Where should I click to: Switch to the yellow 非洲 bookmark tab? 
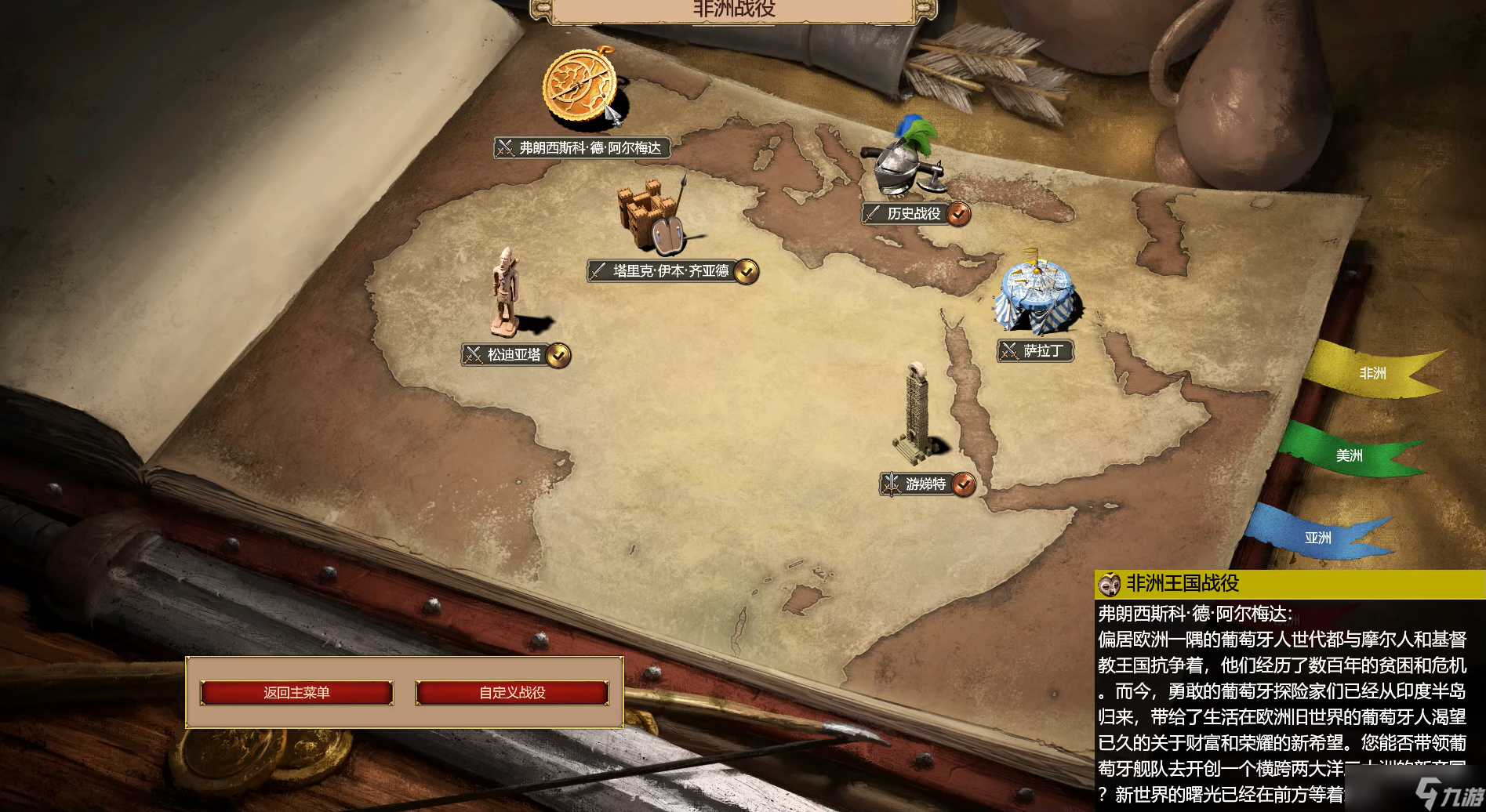click(1372, 373)
